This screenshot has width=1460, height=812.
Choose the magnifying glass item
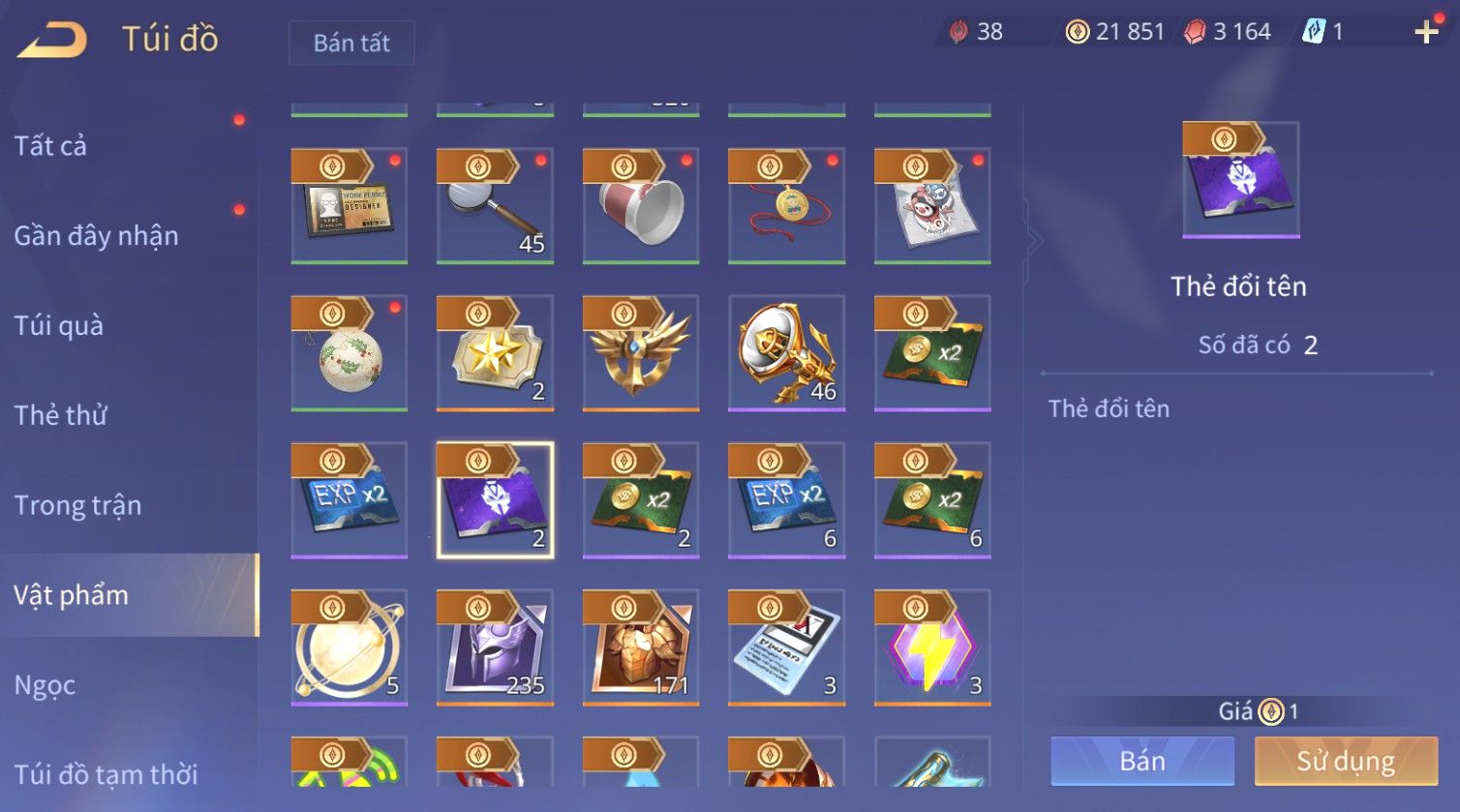tap(495, 206)
